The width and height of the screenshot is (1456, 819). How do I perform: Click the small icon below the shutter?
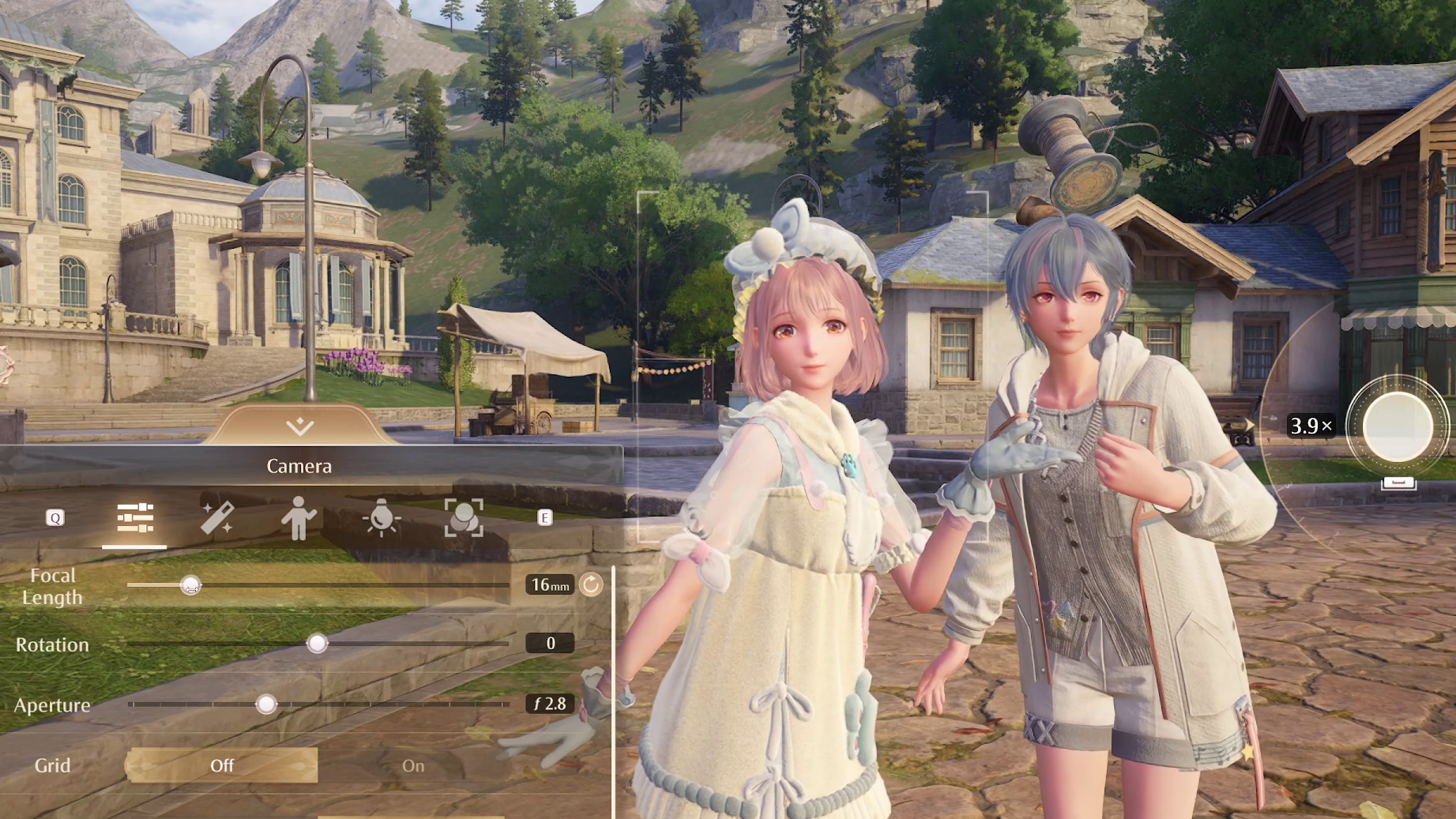pos(1398,483)
